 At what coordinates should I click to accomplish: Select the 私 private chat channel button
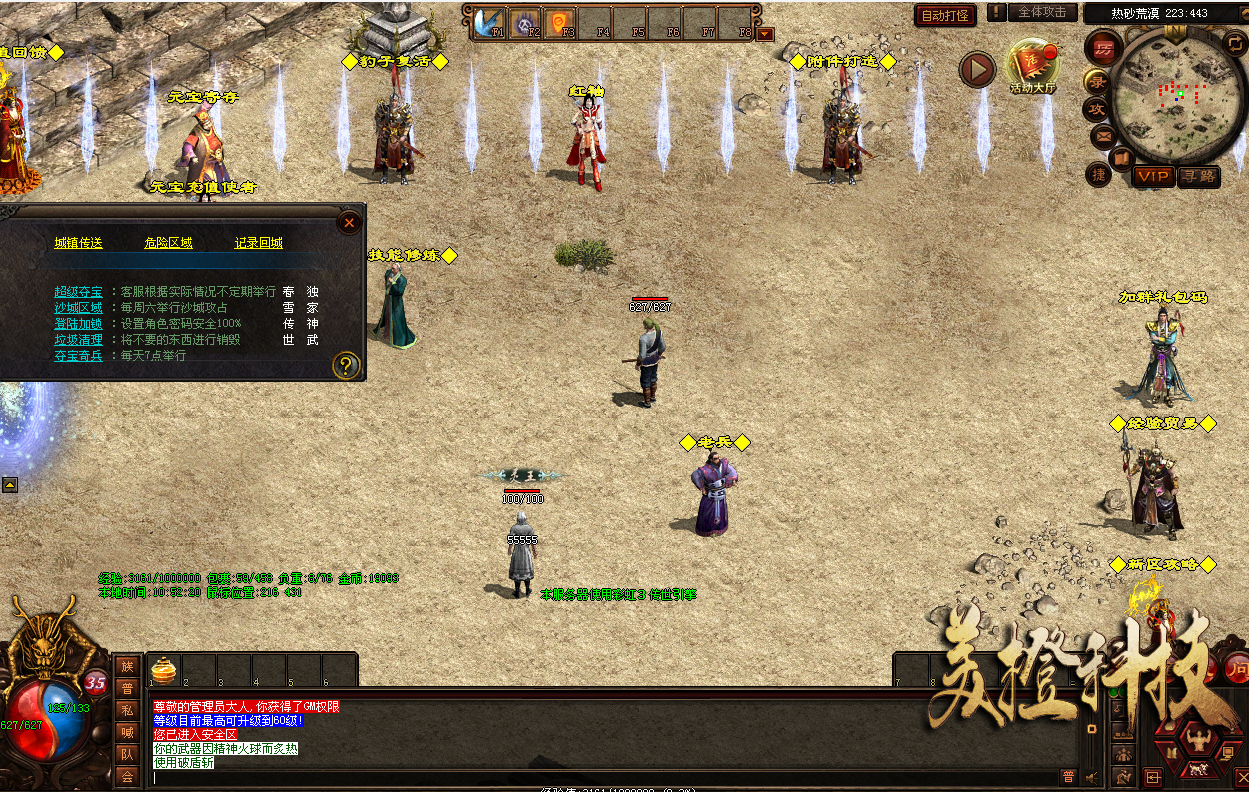pos(127,710)
